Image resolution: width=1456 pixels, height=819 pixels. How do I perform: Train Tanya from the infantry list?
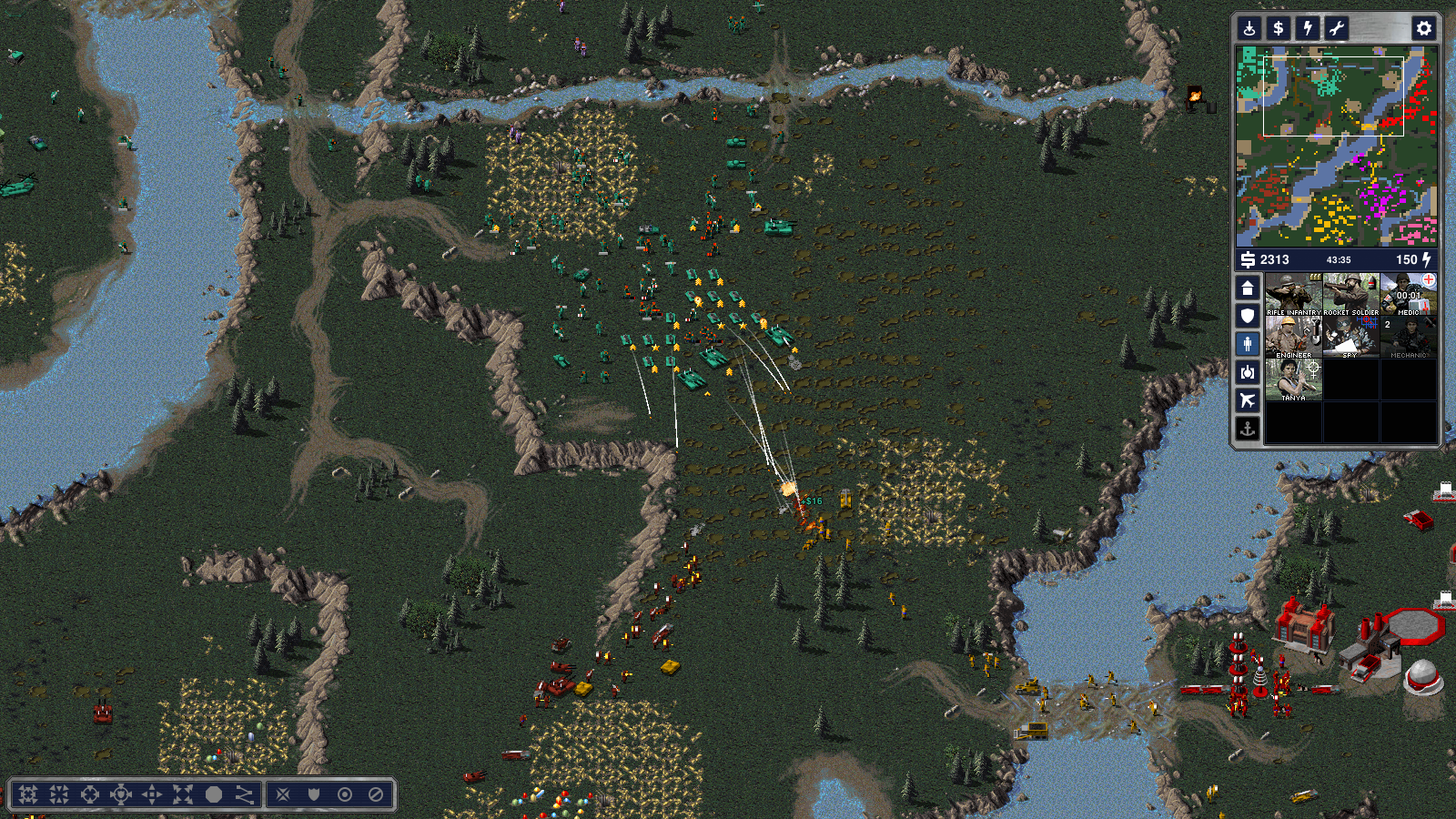point(1293,380)
